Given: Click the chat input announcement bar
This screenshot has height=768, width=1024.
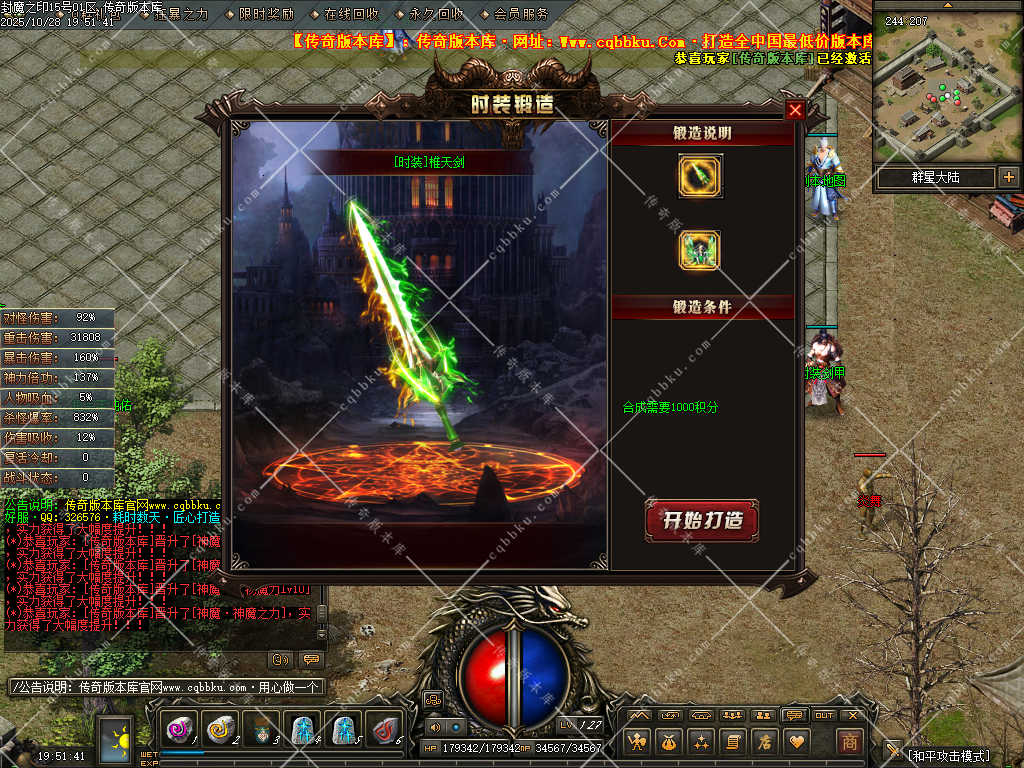Looking at the screenshot, I should pos(165,687).
